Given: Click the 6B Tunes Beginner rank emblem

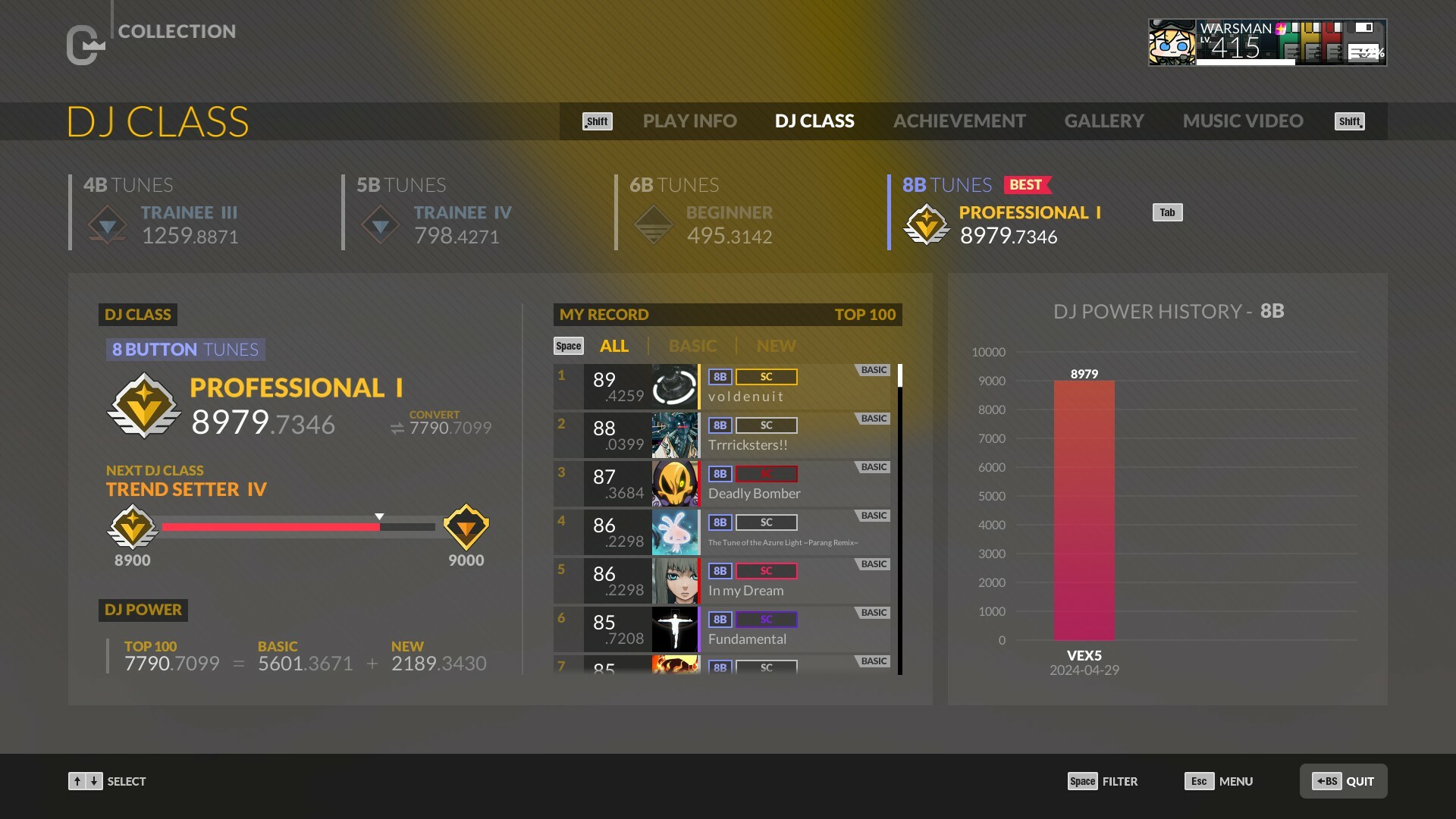Looking at the screenshot, I should tap(652, 224).
